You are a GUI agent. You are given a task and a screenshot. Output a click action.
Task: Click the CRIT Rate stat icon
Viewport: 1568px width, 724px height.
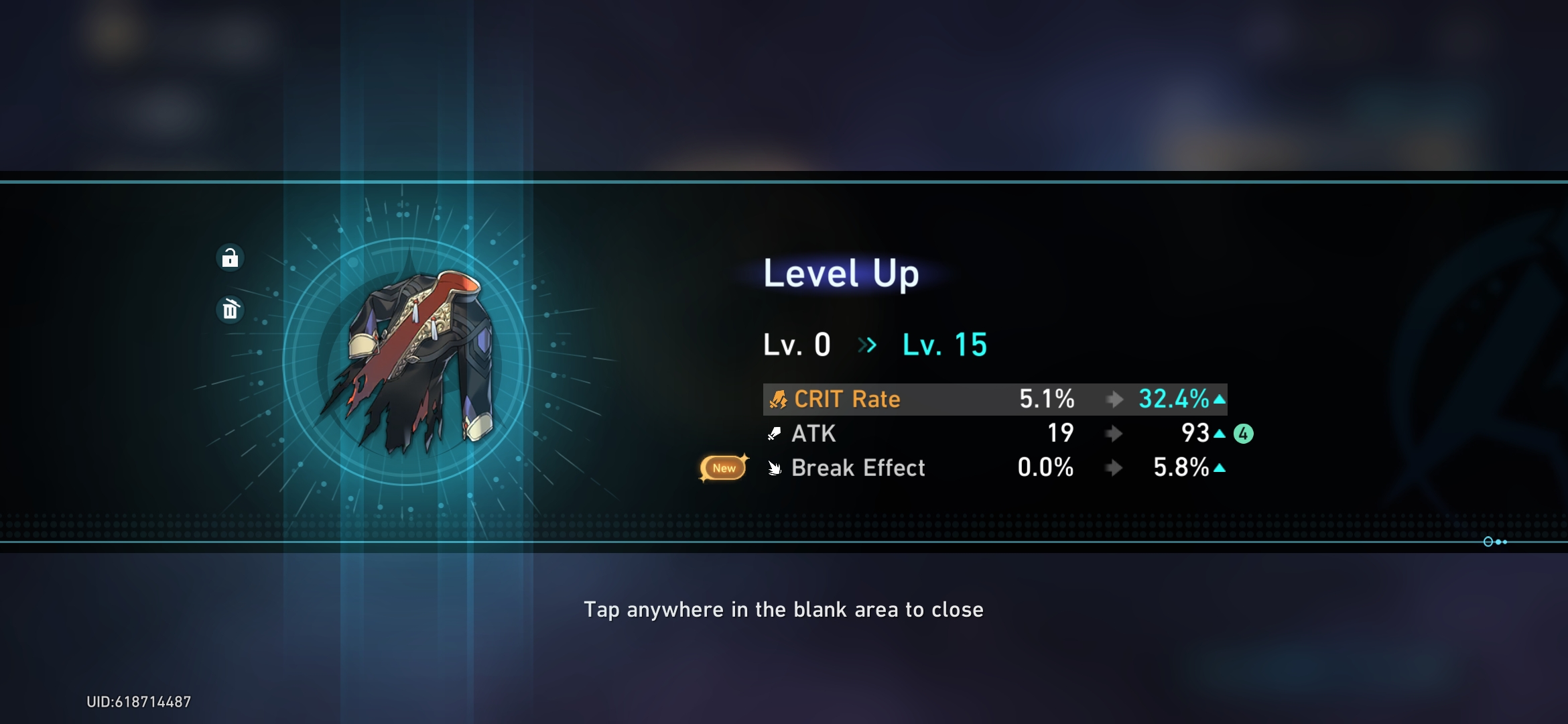tap(777, 399)
